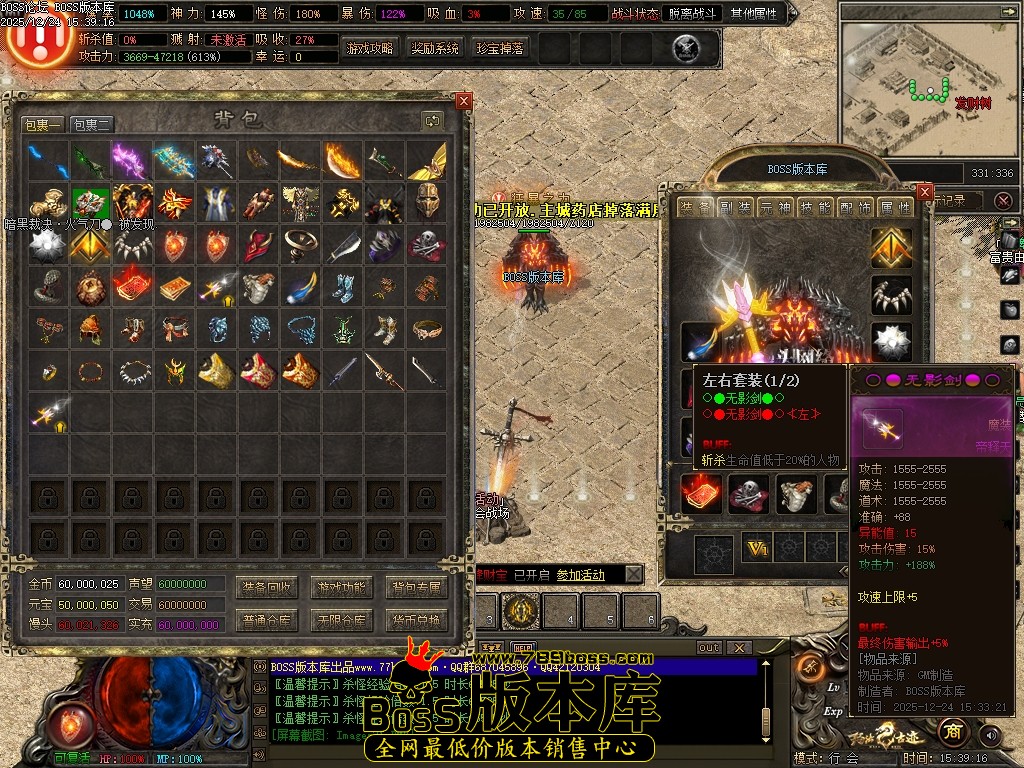Open the 奖励系统 reward system
1024x768 pixels.
[435, 48]
